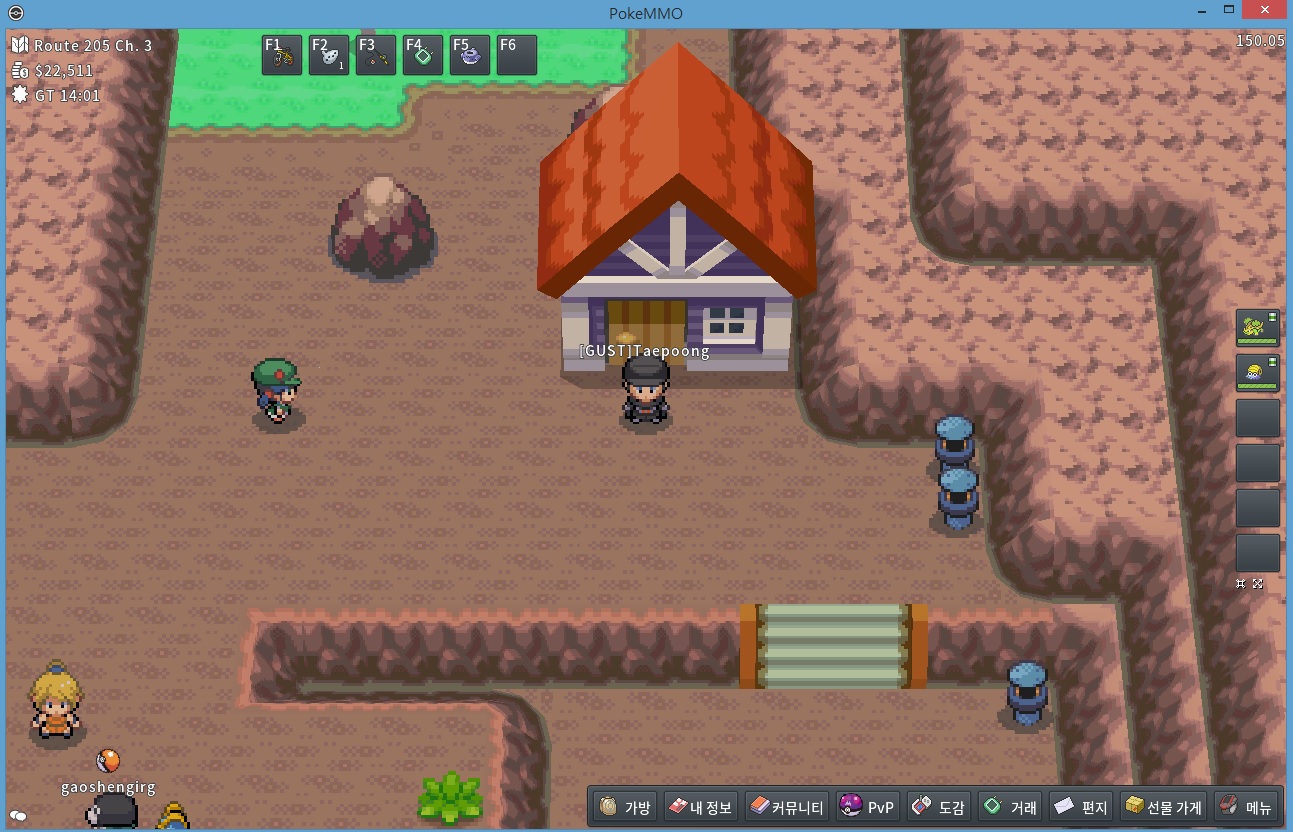Open the 커뮤니티 community window
Screen dimensions: 1293x832
(x=787, y=806)
